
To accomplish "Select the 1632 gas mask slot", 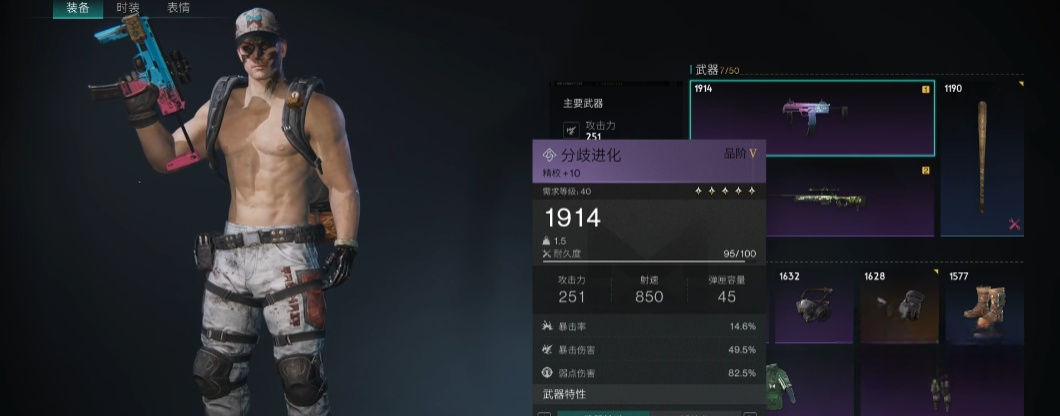I will click(810, 306).
